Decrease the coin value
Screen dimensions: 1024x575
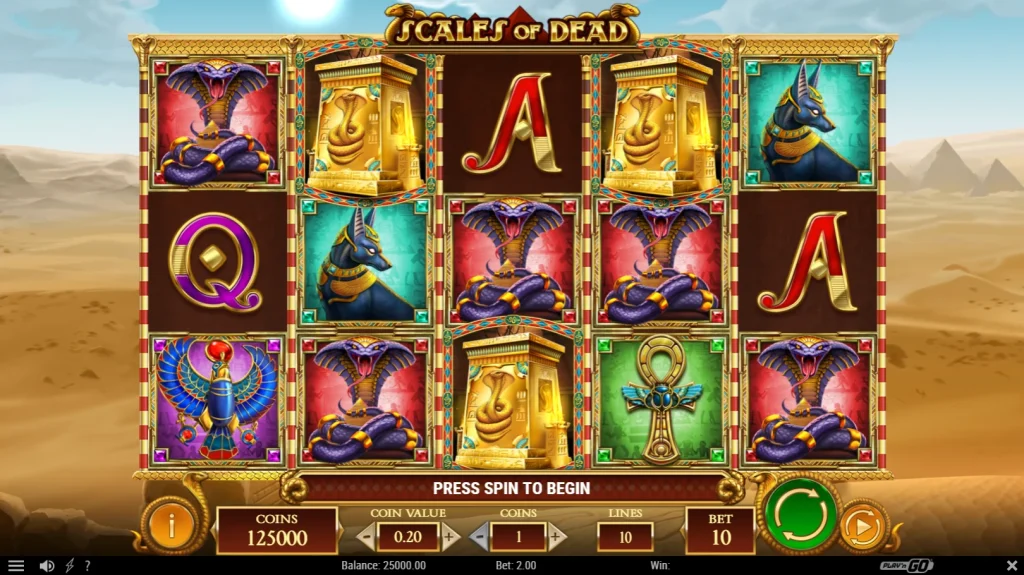coord(367,536)
